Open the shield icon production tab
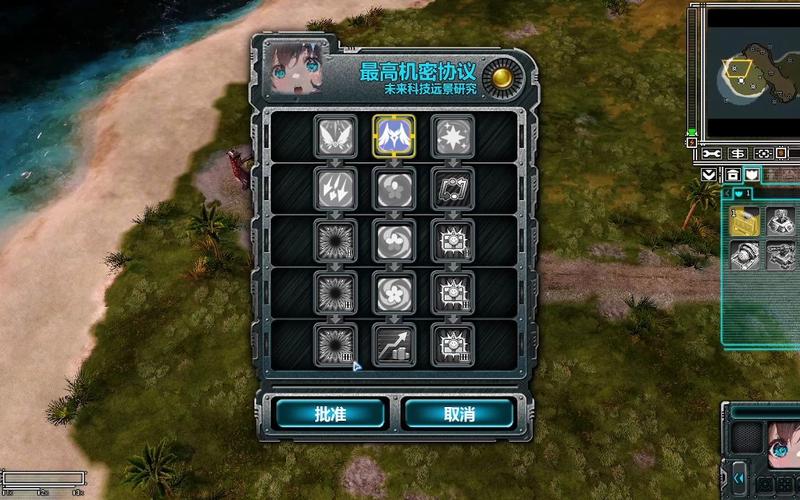Screen dimensions: 800x500 tap(751, 175)
